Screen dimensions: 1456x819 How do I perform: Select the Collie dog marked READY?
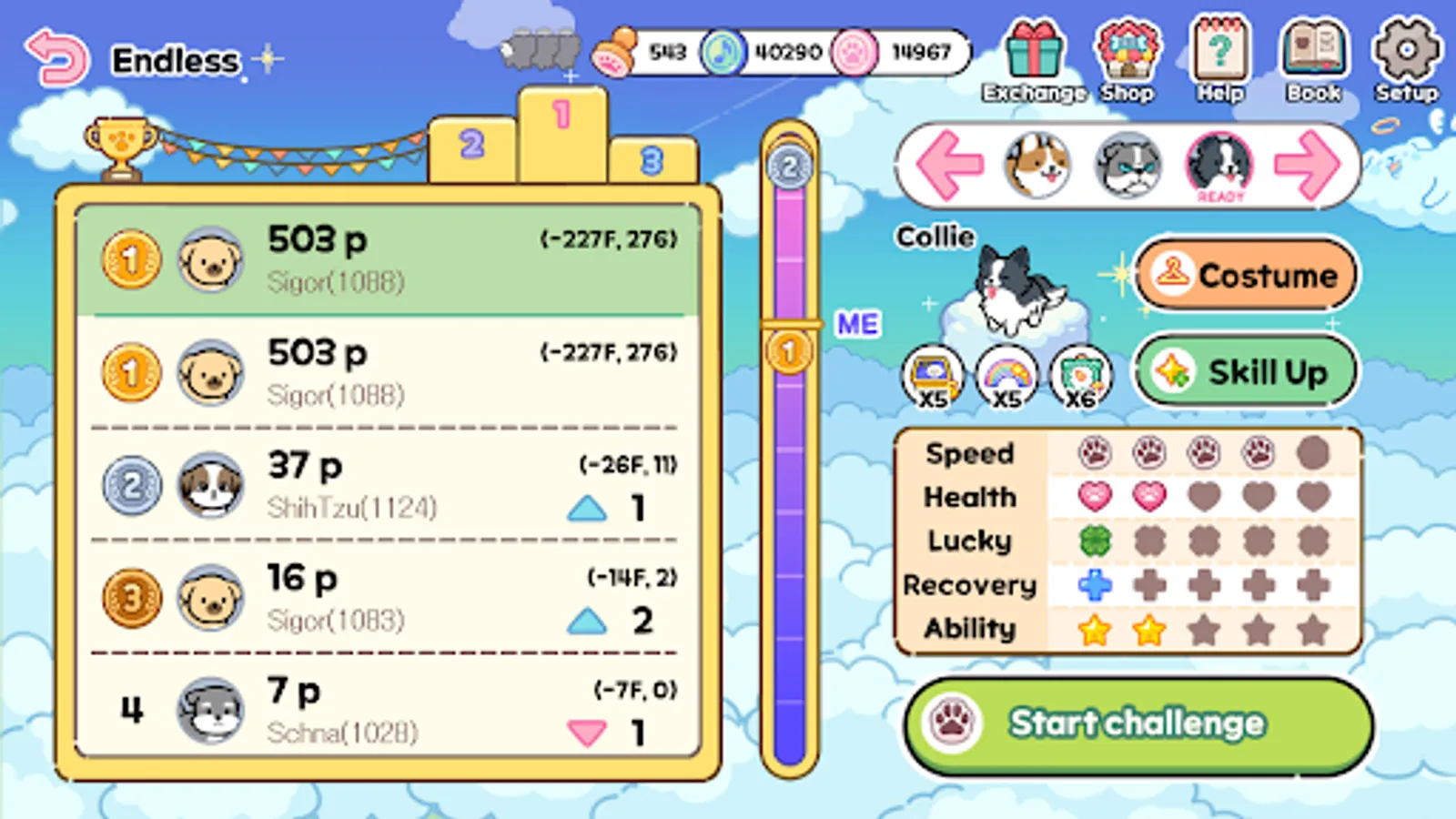pyautogui.click(x=1219, y=167)
